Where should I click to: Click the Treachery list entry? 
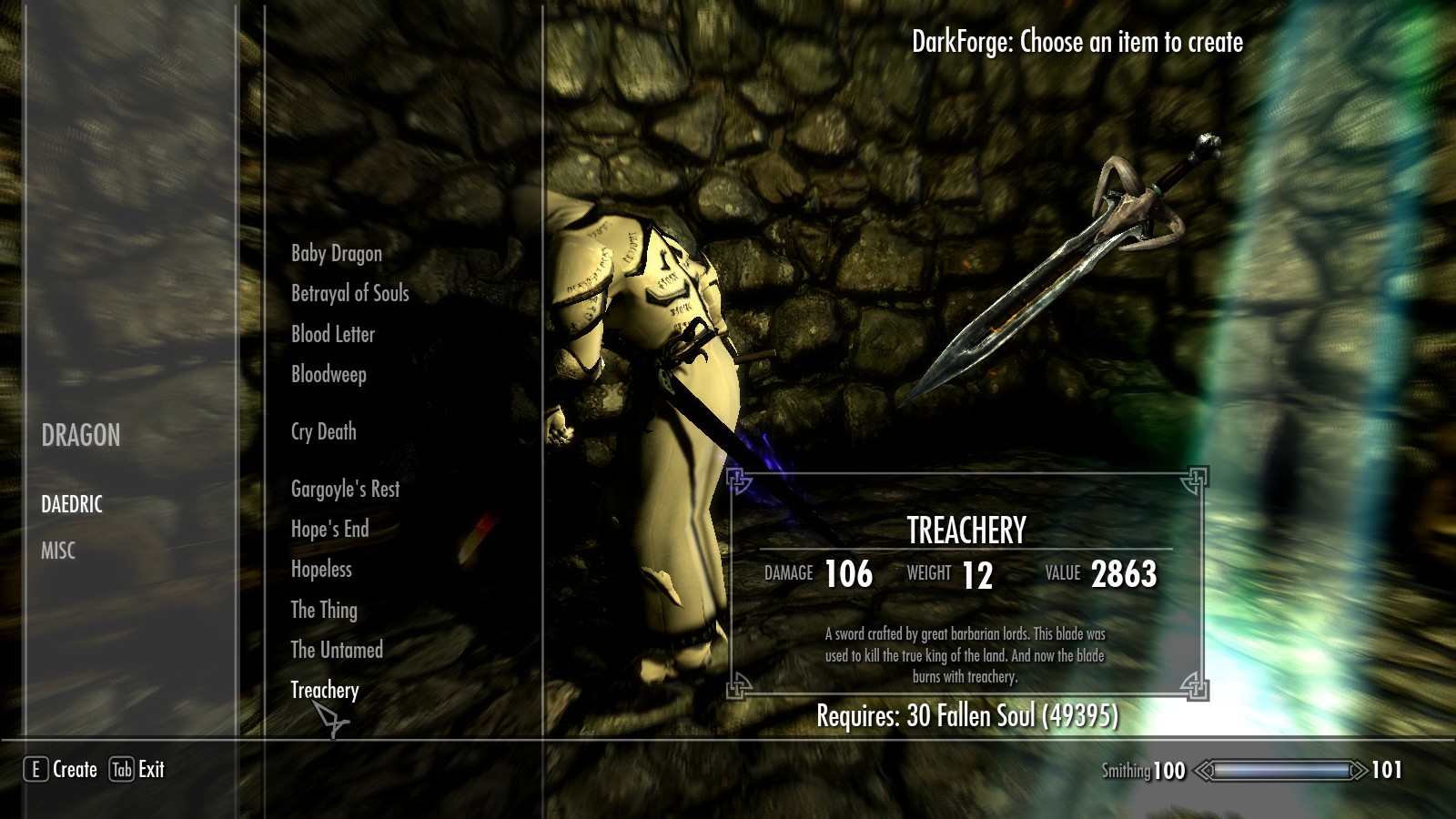pyautogui.click(x=324, y=690)
